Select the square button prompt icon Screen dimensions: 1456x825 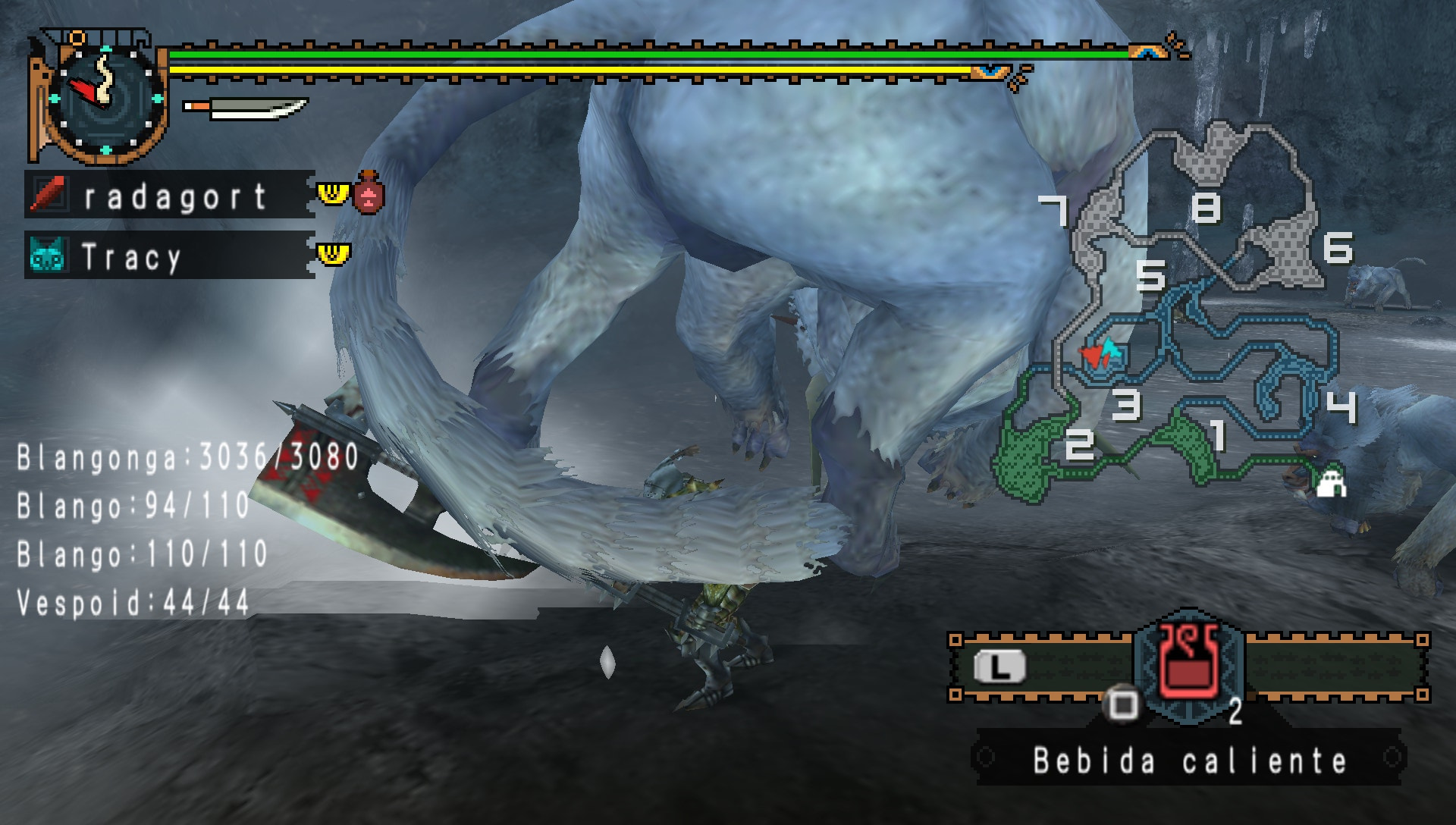(x=1122, y=705)
